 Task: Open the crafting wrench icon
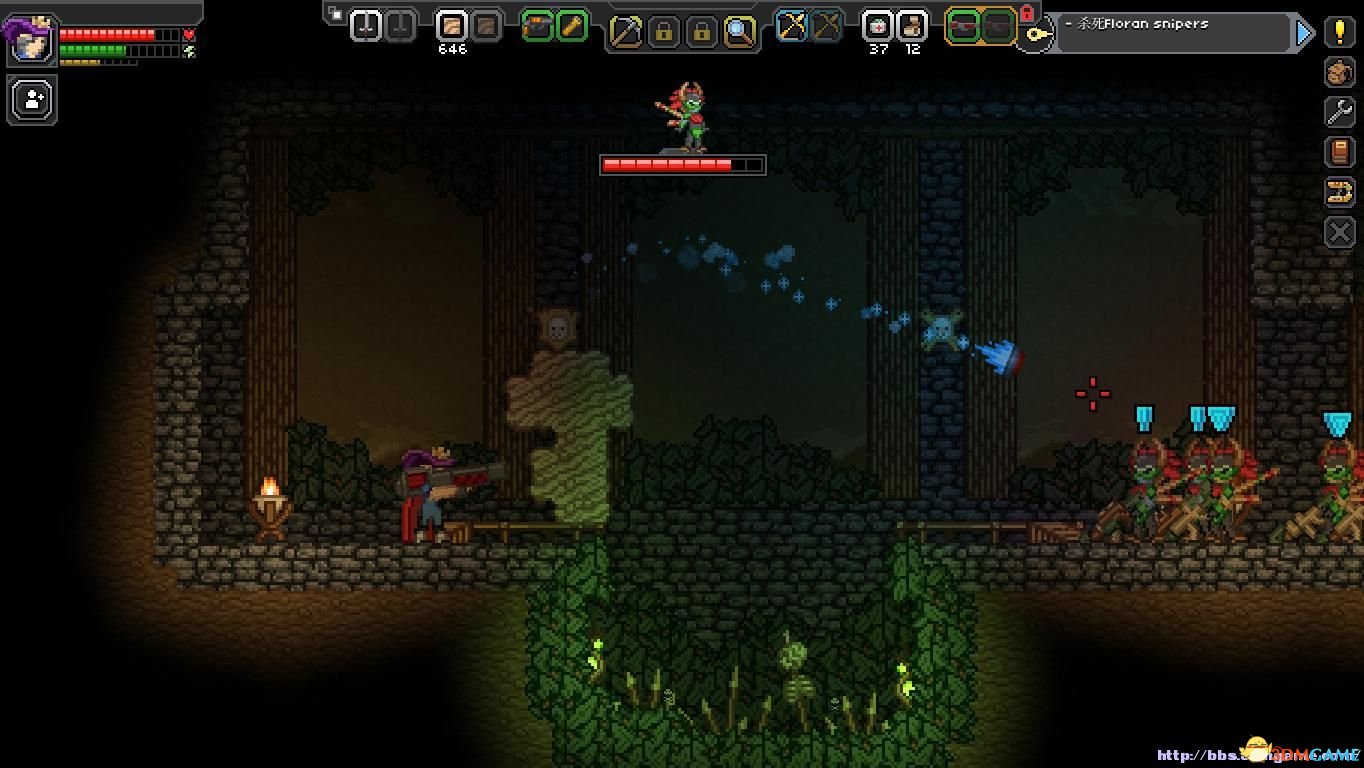tap(1340, 112)
